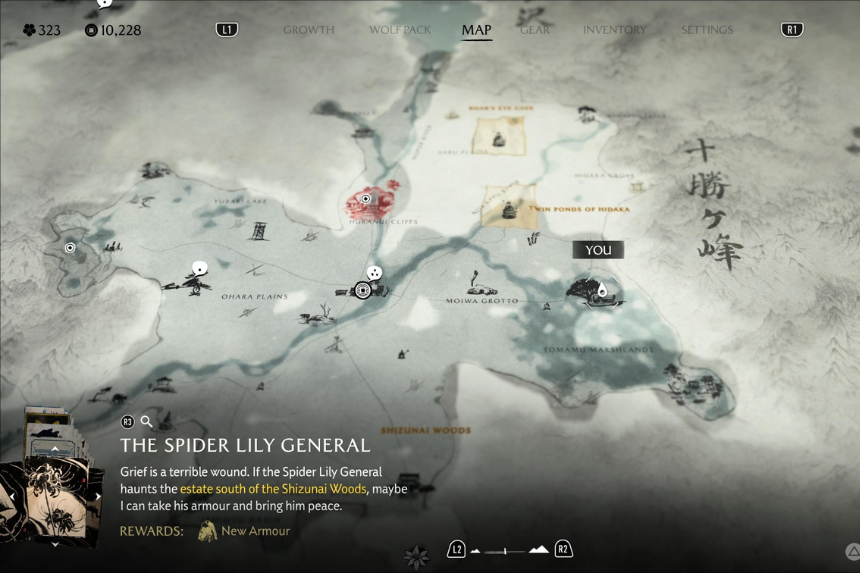Viewport: 860px width, 573px height.
Task: Open the Wolfpack tab
Action: pos(400,30)
